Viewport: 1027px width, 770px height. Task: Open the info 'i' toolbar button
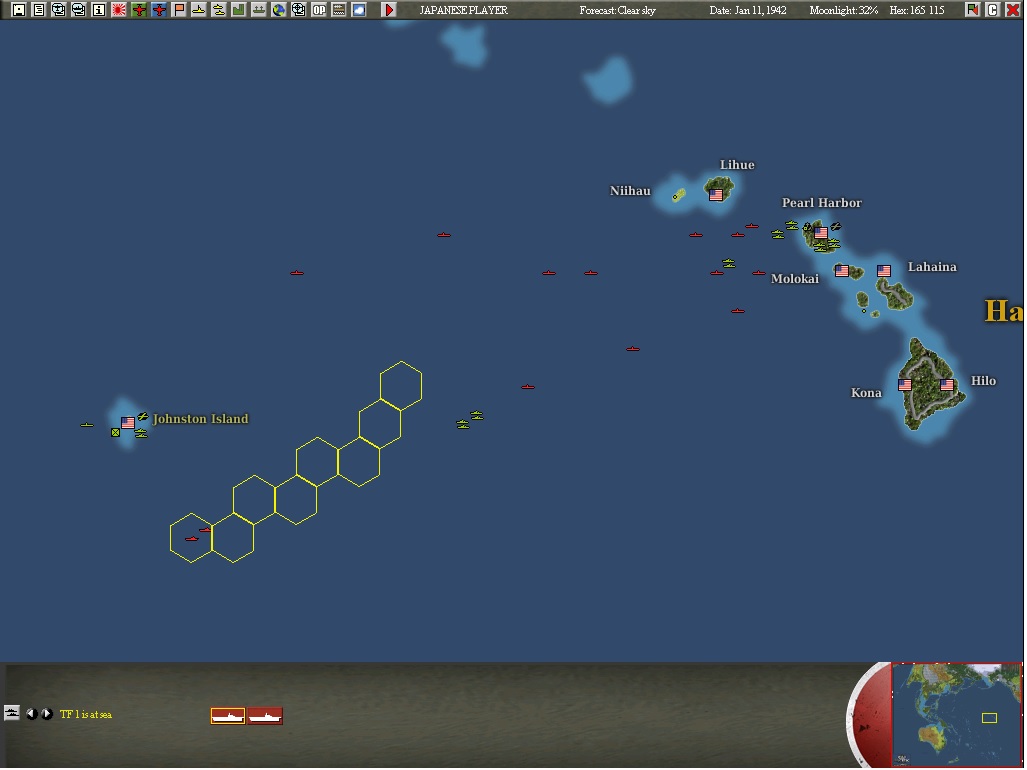(99, 10)
